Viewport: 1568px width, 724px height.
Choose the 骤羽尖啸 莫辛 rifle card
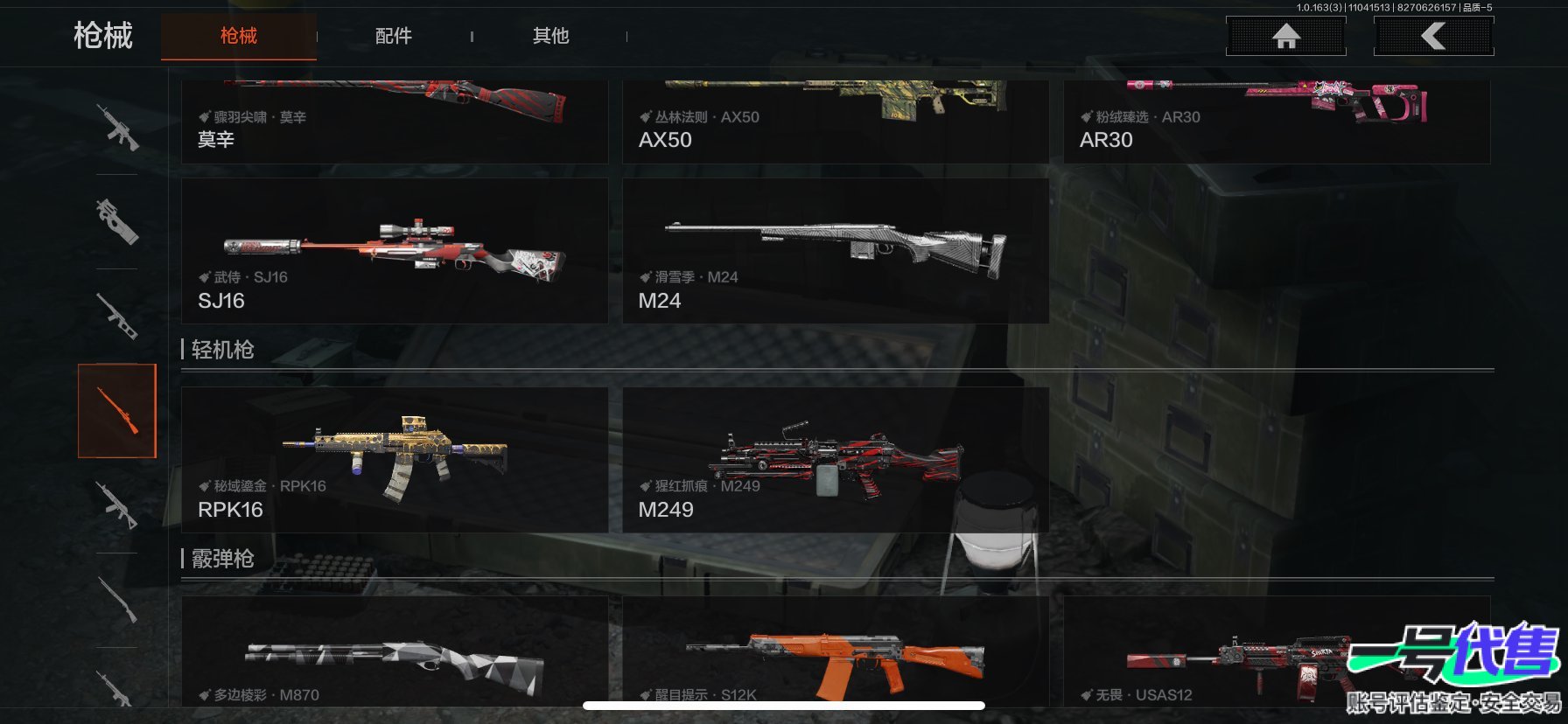[394, 121]
